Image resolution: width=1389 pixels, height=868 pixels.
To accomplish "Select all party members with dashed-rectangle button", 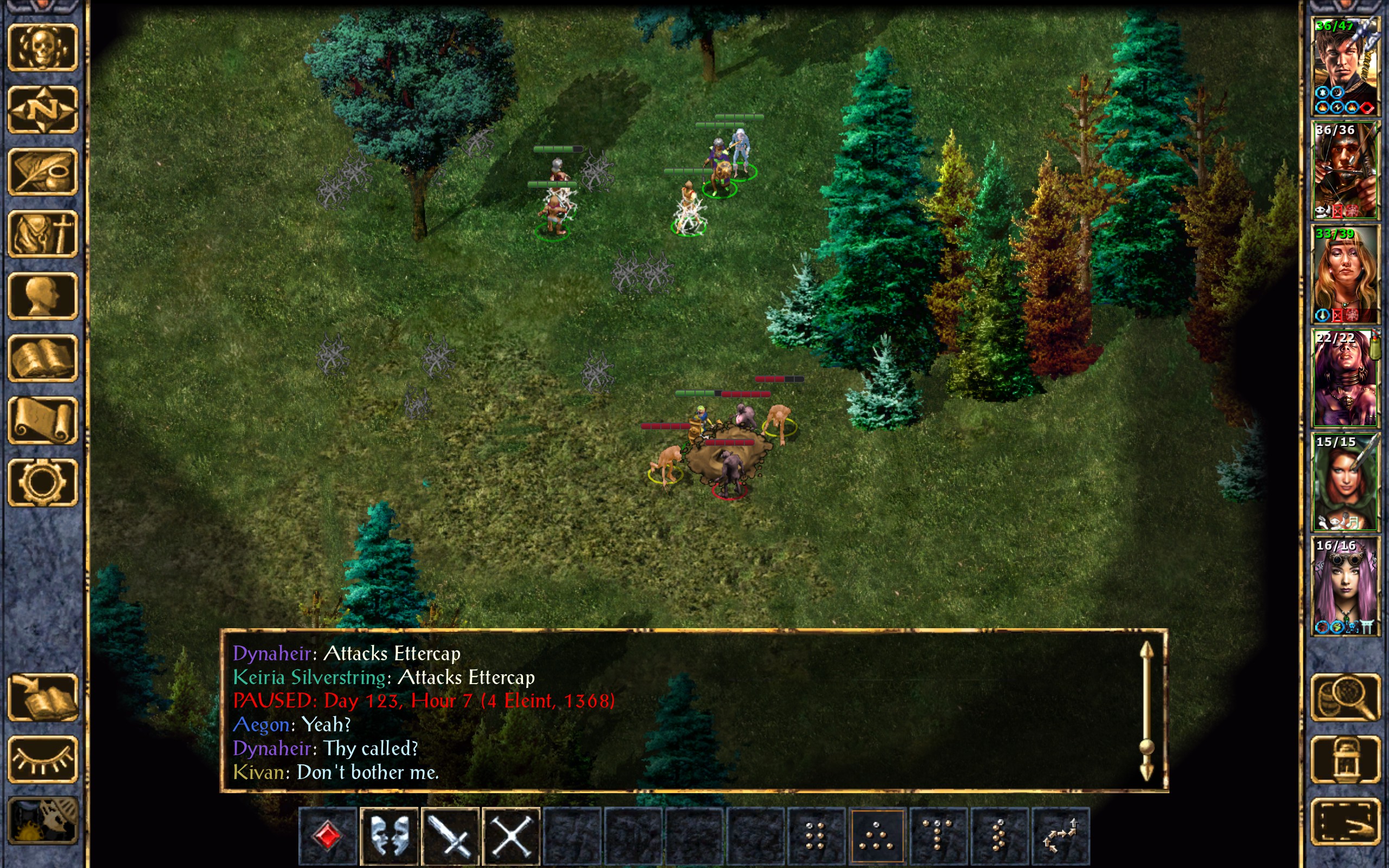I will (1345, 821).
